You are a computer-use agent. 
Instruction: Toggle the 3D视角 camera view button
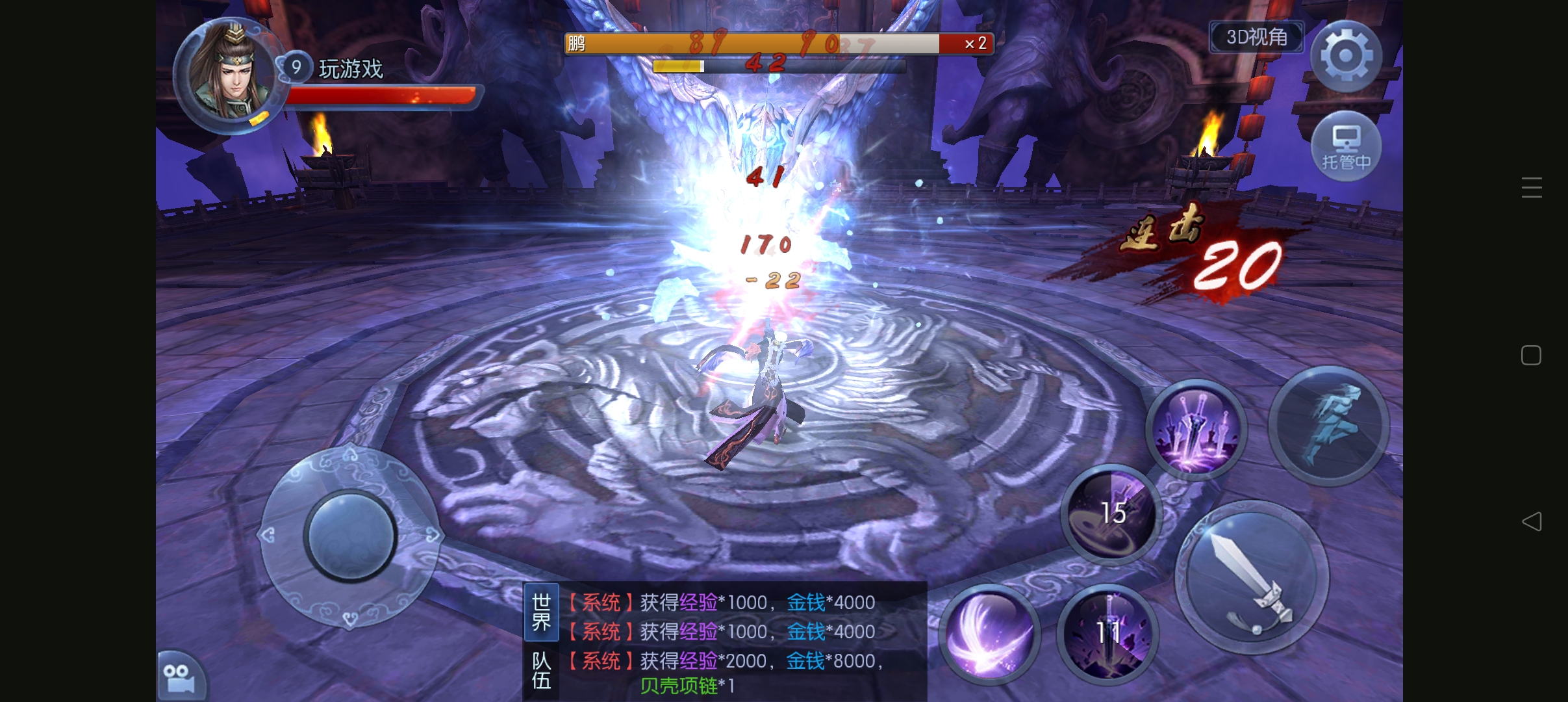pos(1256,37)
